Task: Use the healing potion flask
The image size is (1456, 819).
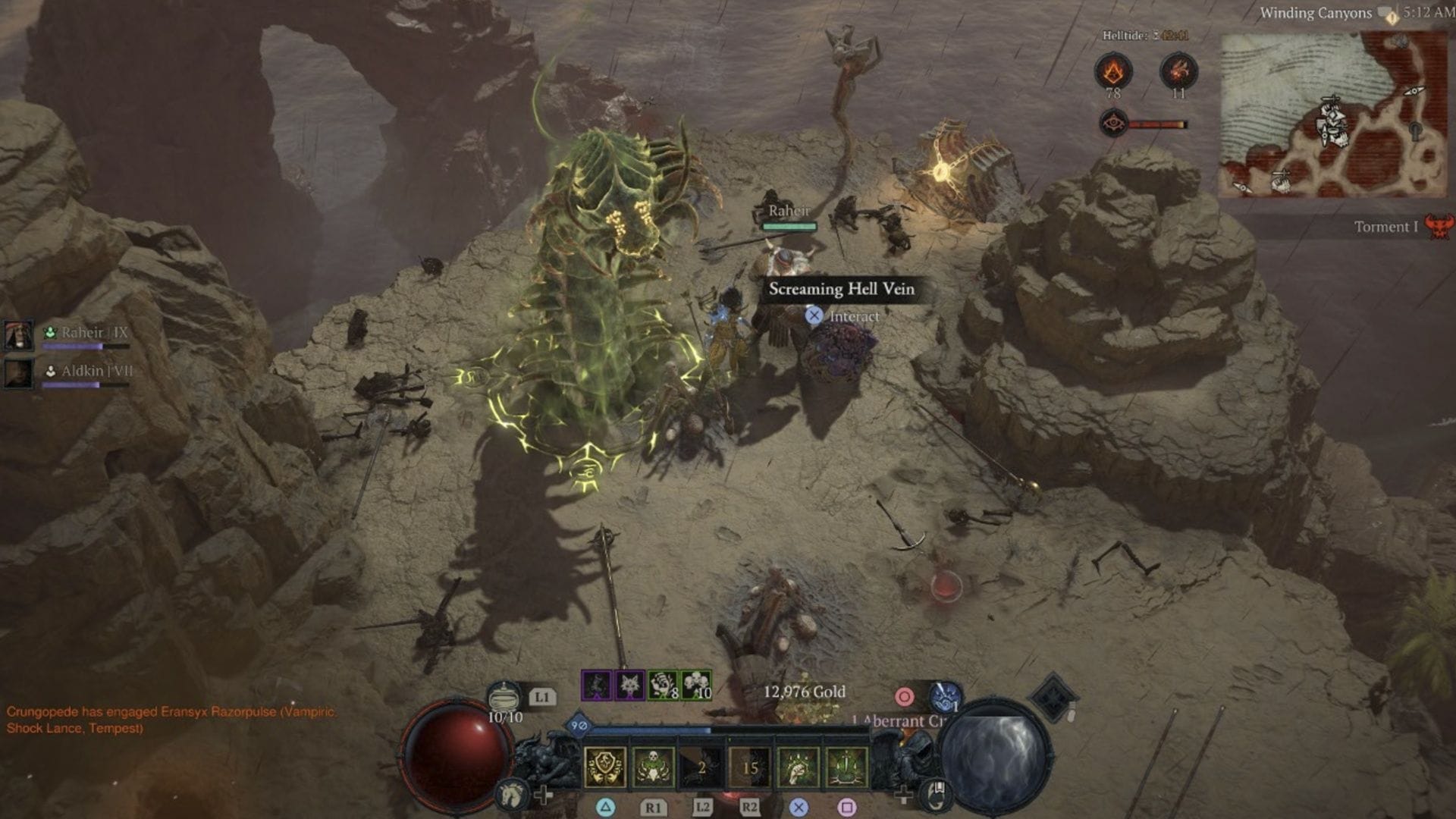Action: [x=505, y=696]
